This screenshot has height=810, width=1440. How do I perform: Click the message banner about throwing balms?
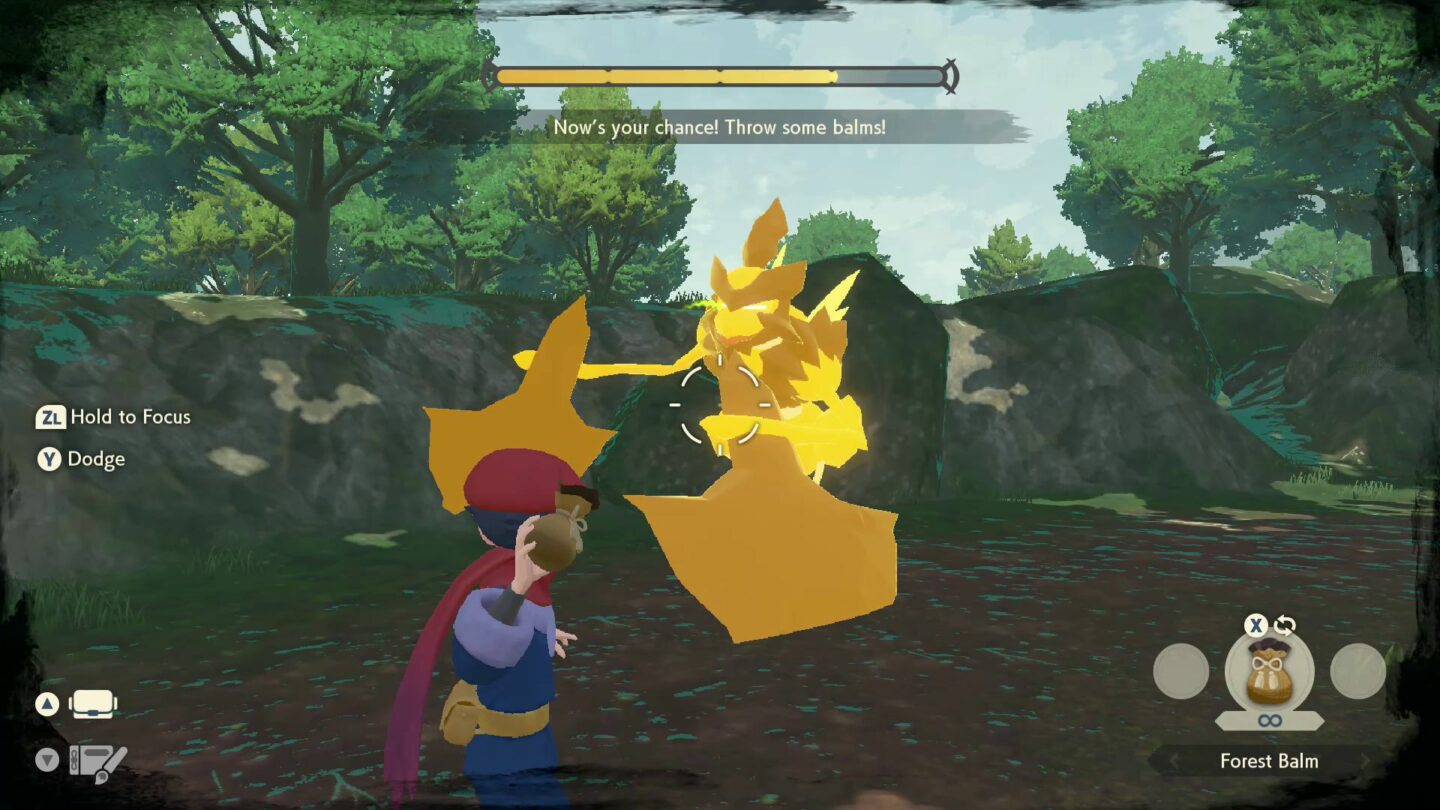tap(719, 128)
